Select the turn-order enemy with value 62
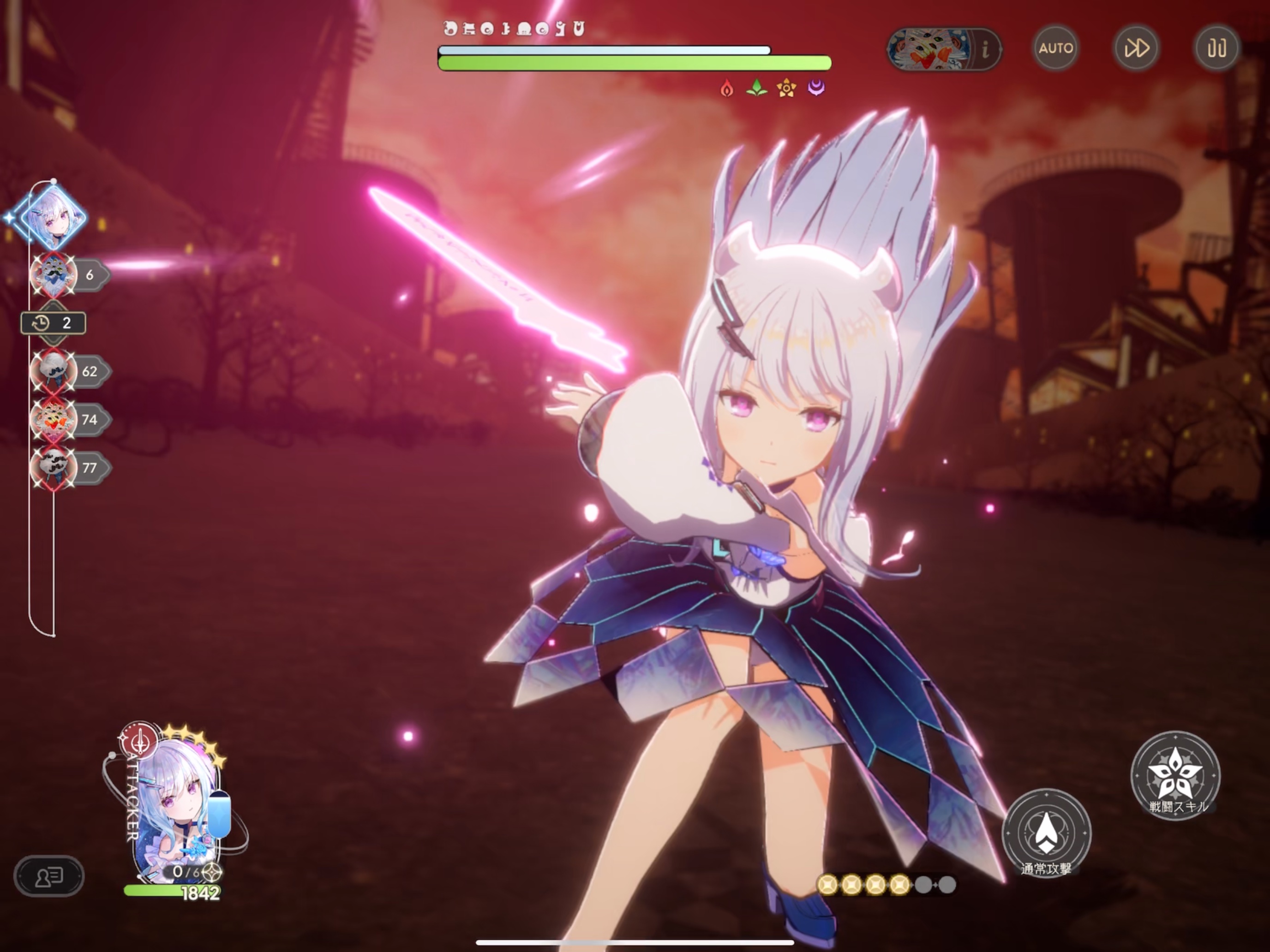The image size is (1270, 952). pyautogui.click(x=54, y=371)
